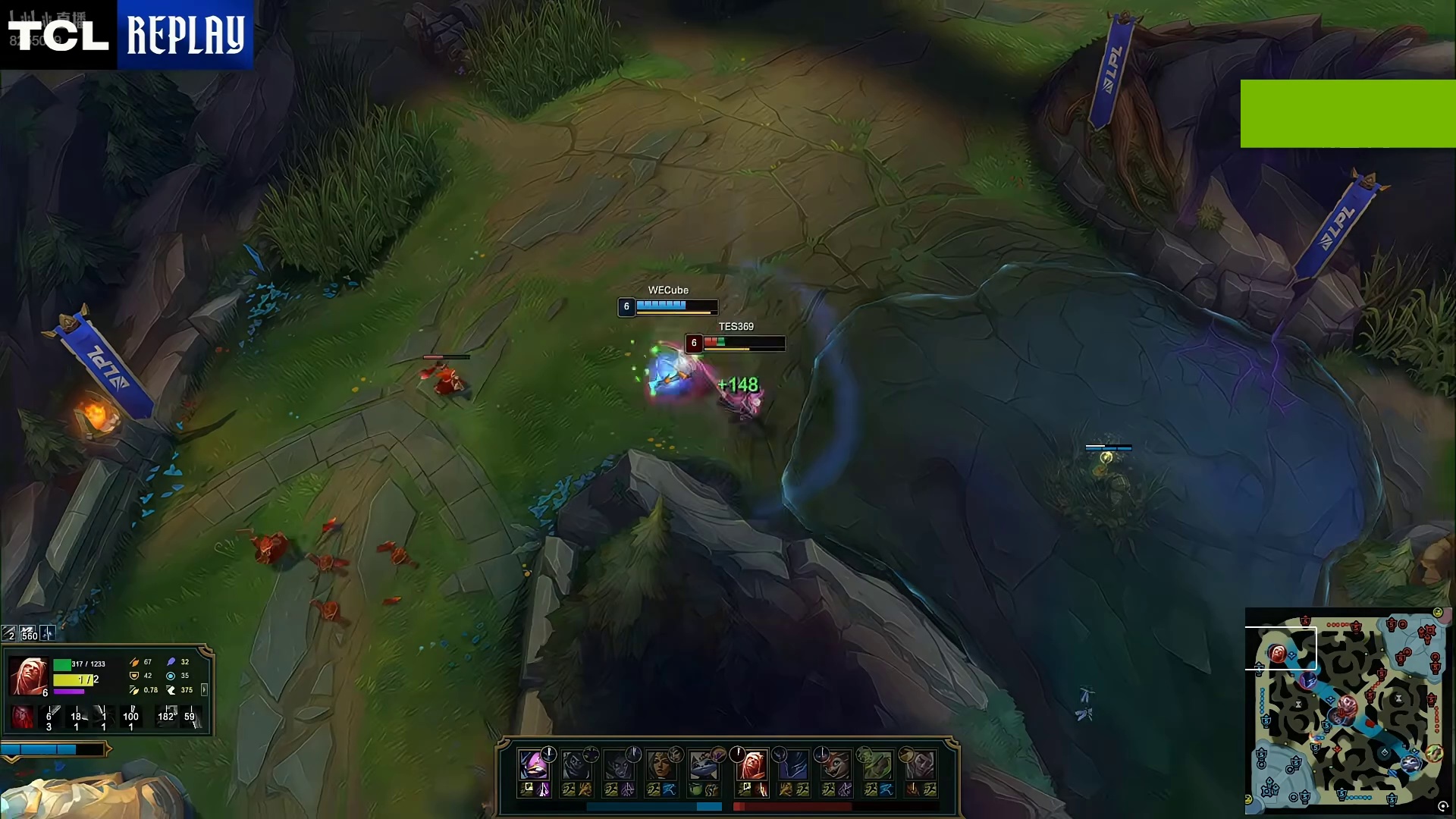
Task: Click the ability icon with 100 cooldown
Action: click(x=131, y=716)
